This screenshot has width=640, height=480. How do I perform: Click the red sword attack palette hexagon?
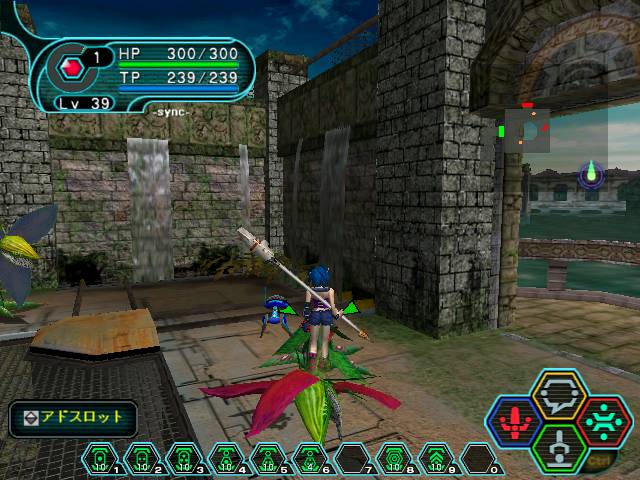point(513,421)
